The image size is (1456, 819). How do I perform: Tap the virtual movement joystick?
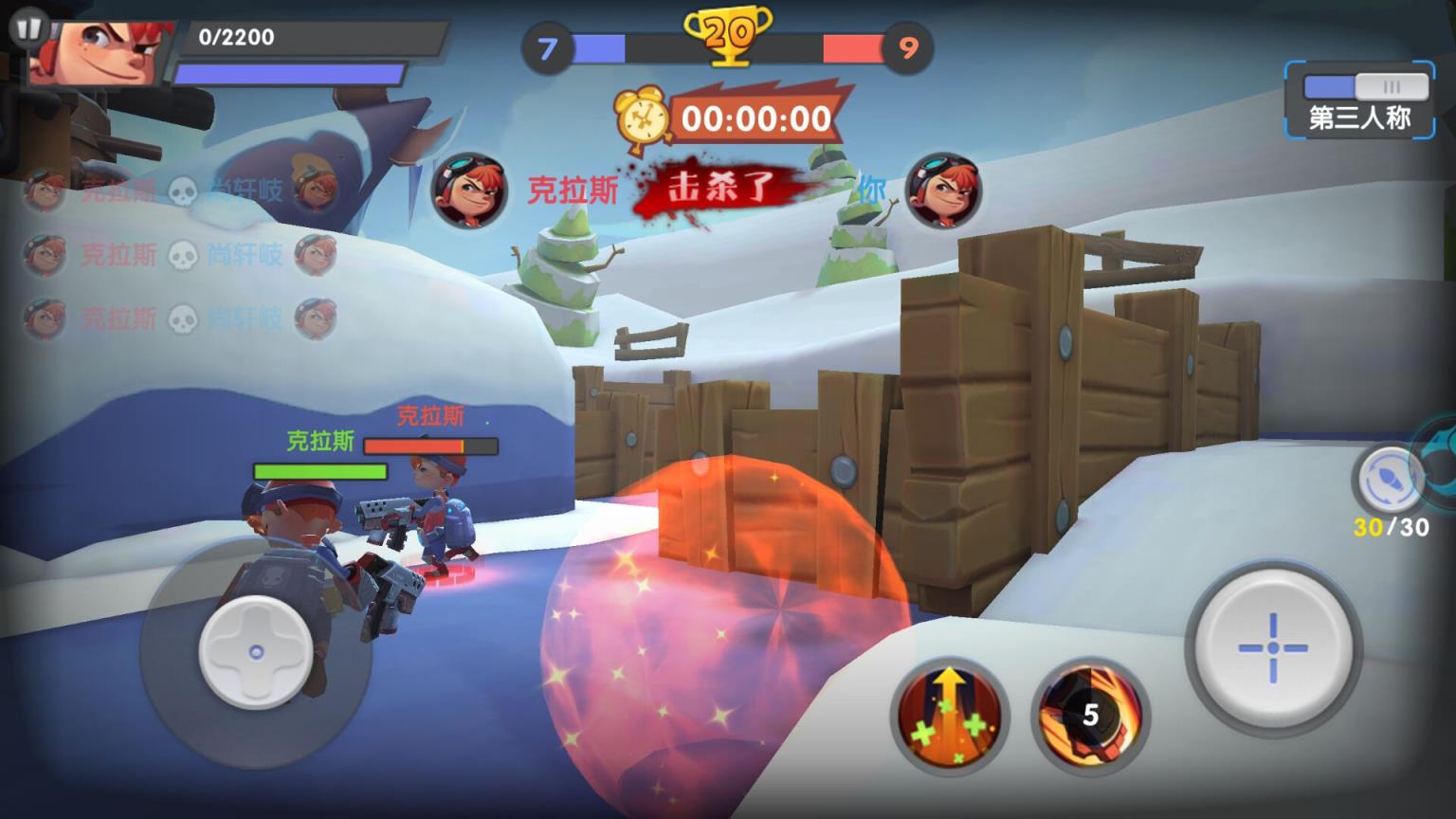point(255,652)
